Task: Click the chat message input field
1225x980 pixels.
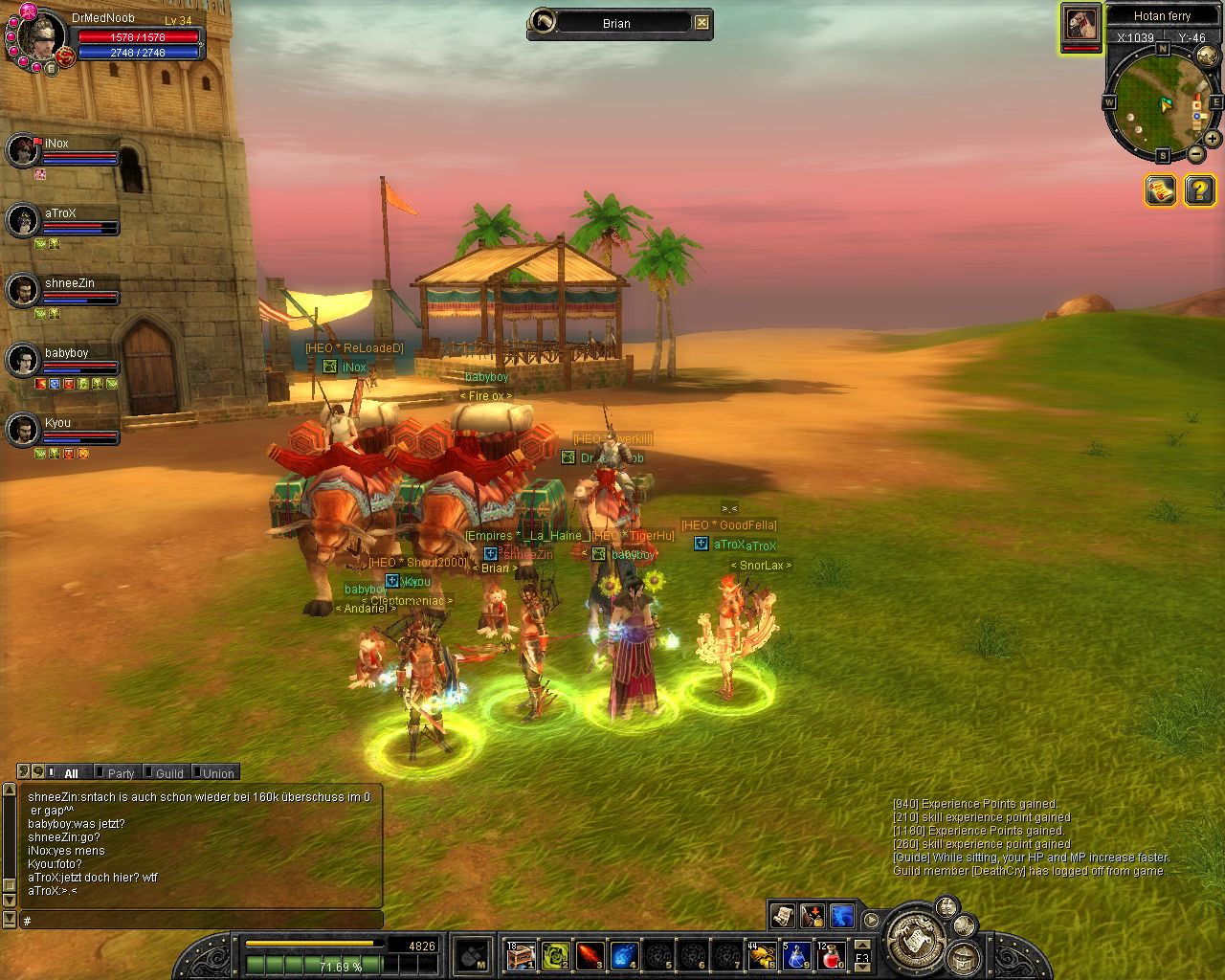Action: [201, 921]
